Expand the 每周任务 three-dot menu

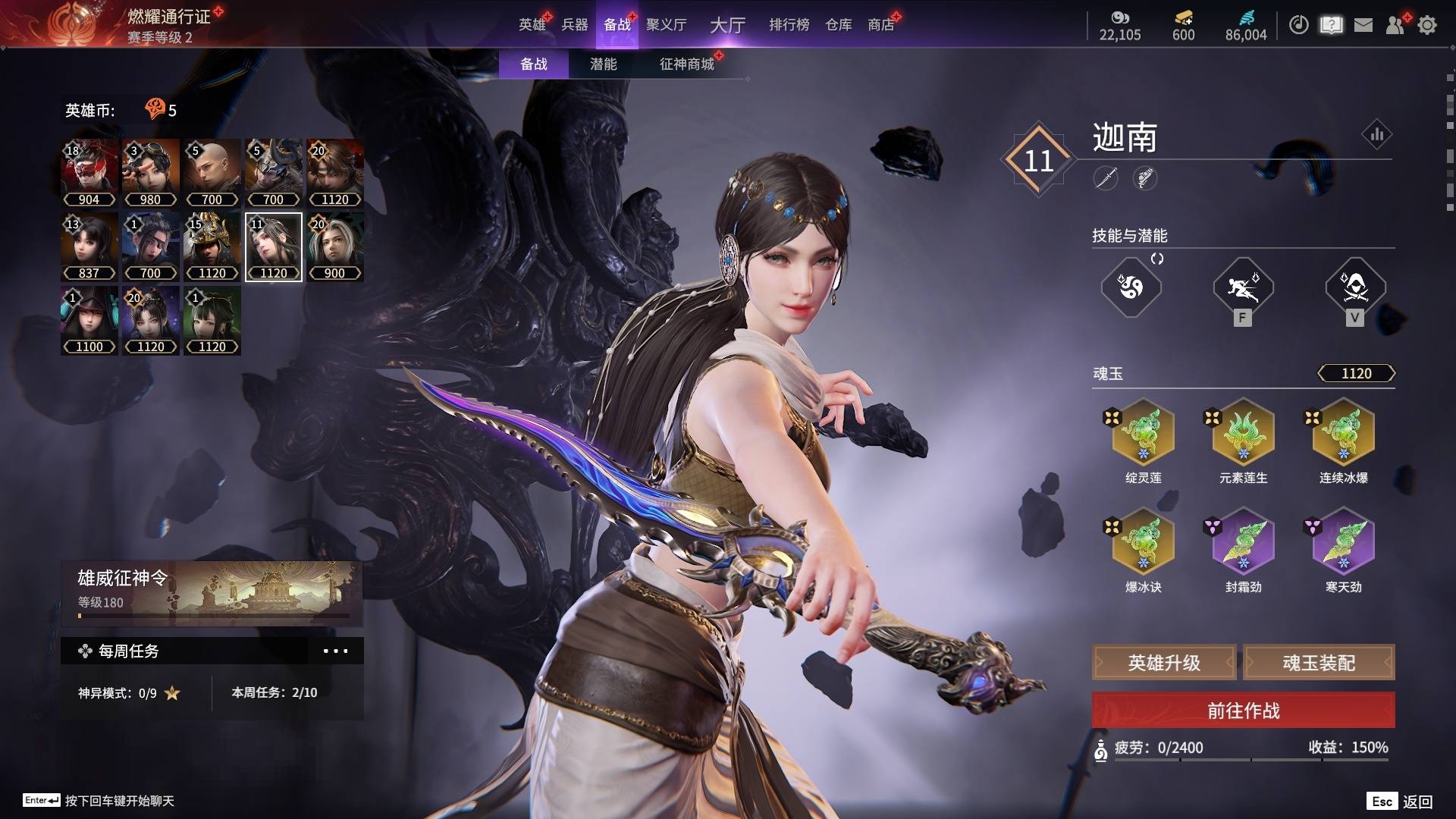click(335, 651)
